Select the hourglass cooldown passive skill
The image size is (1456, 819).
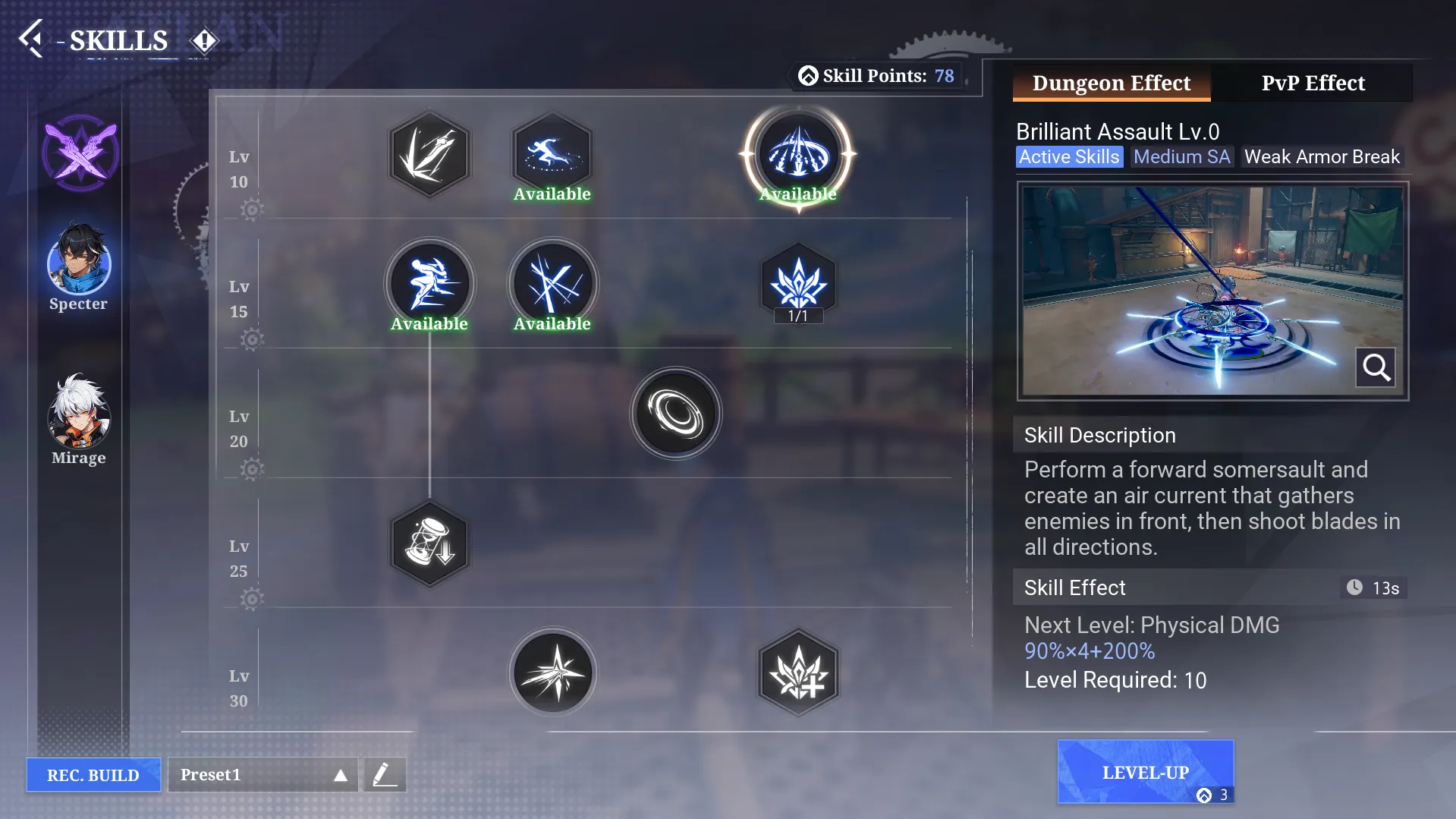[429, 543]
